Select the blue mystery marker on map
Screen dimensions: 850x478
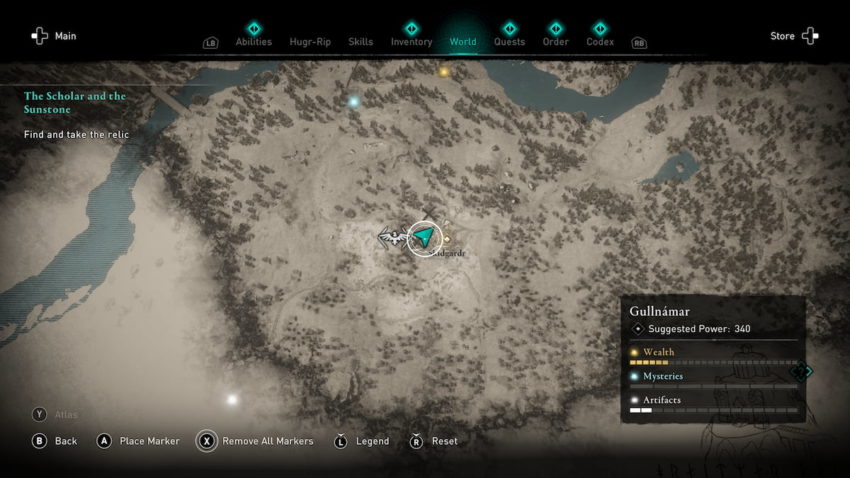tap(353, 101)
